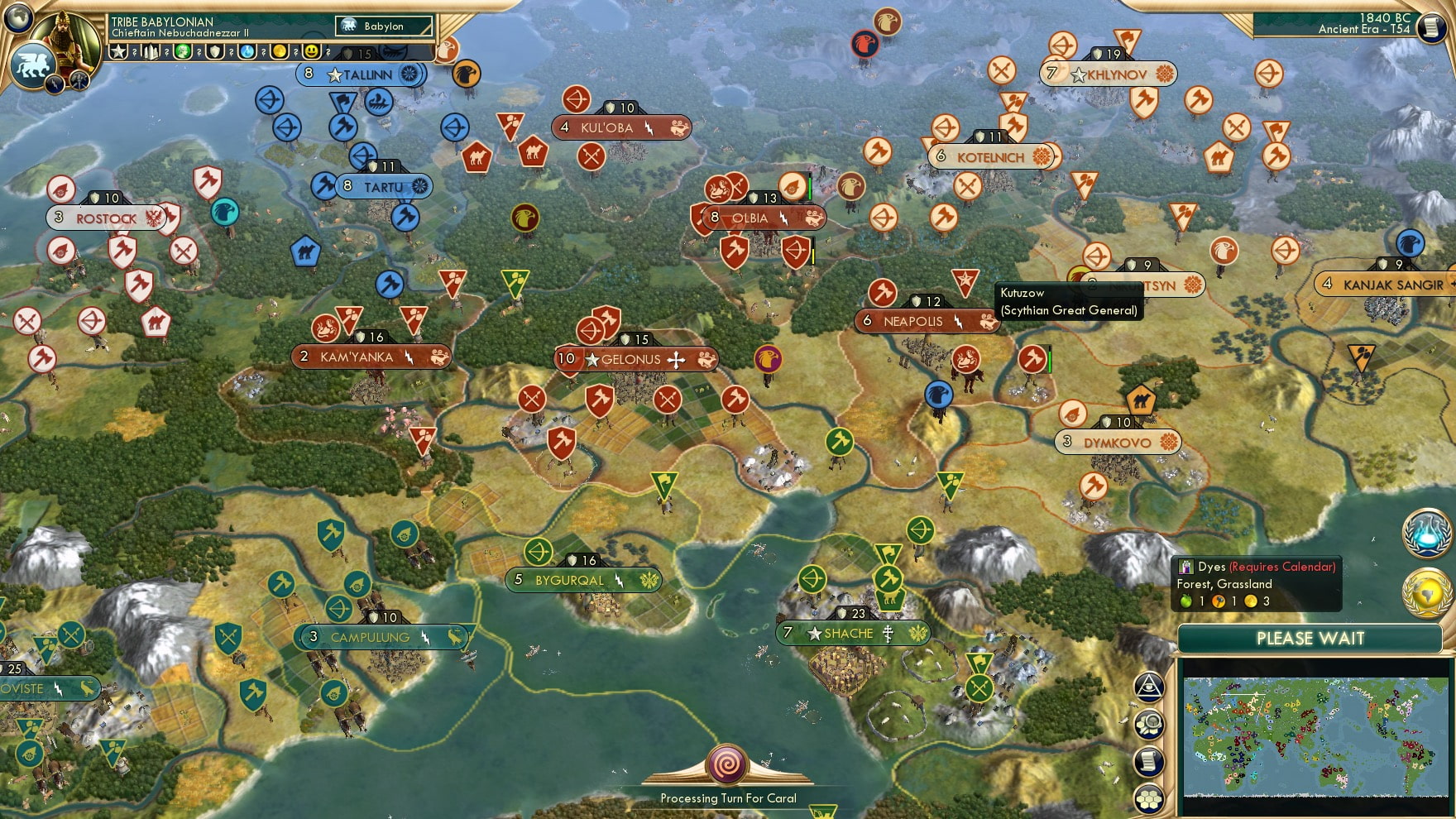Select the Shache city banner
Image resolution: width=1456 pixels, height=819 pixels.
click(x=849, y=634)
